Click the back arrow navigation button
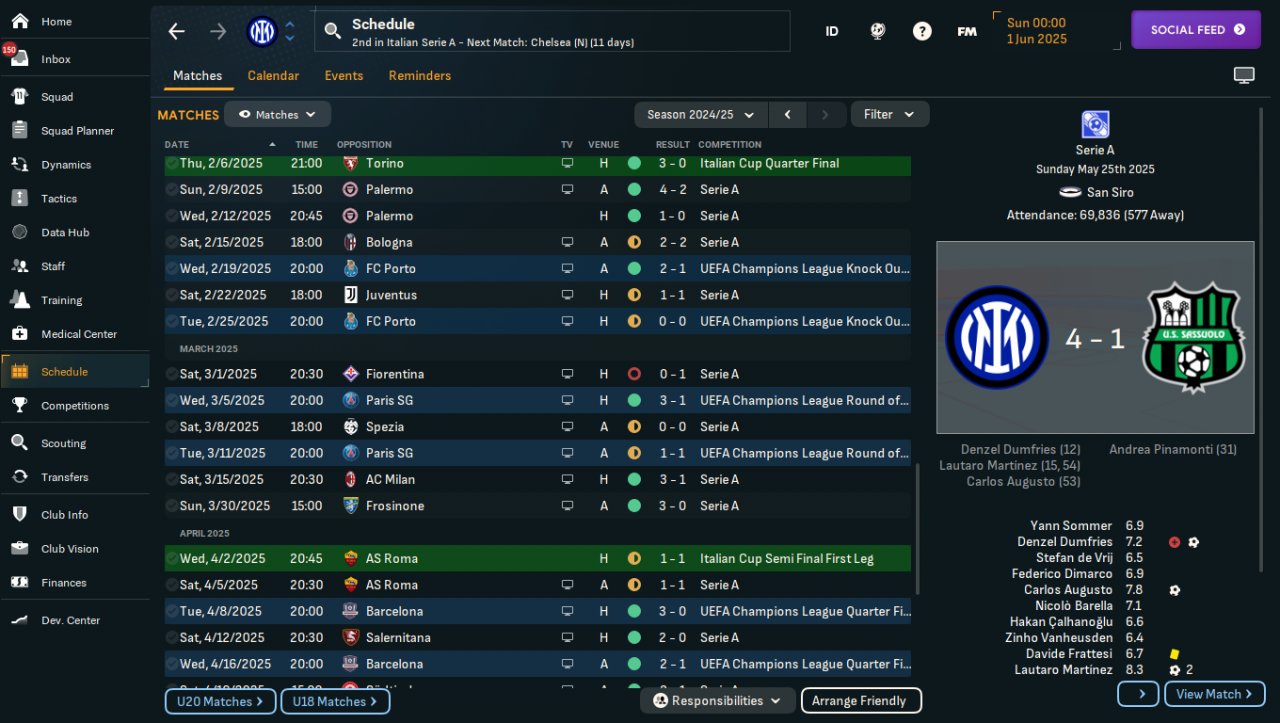The width and height of the screenshot is (1280, 723). pos(177,31)
